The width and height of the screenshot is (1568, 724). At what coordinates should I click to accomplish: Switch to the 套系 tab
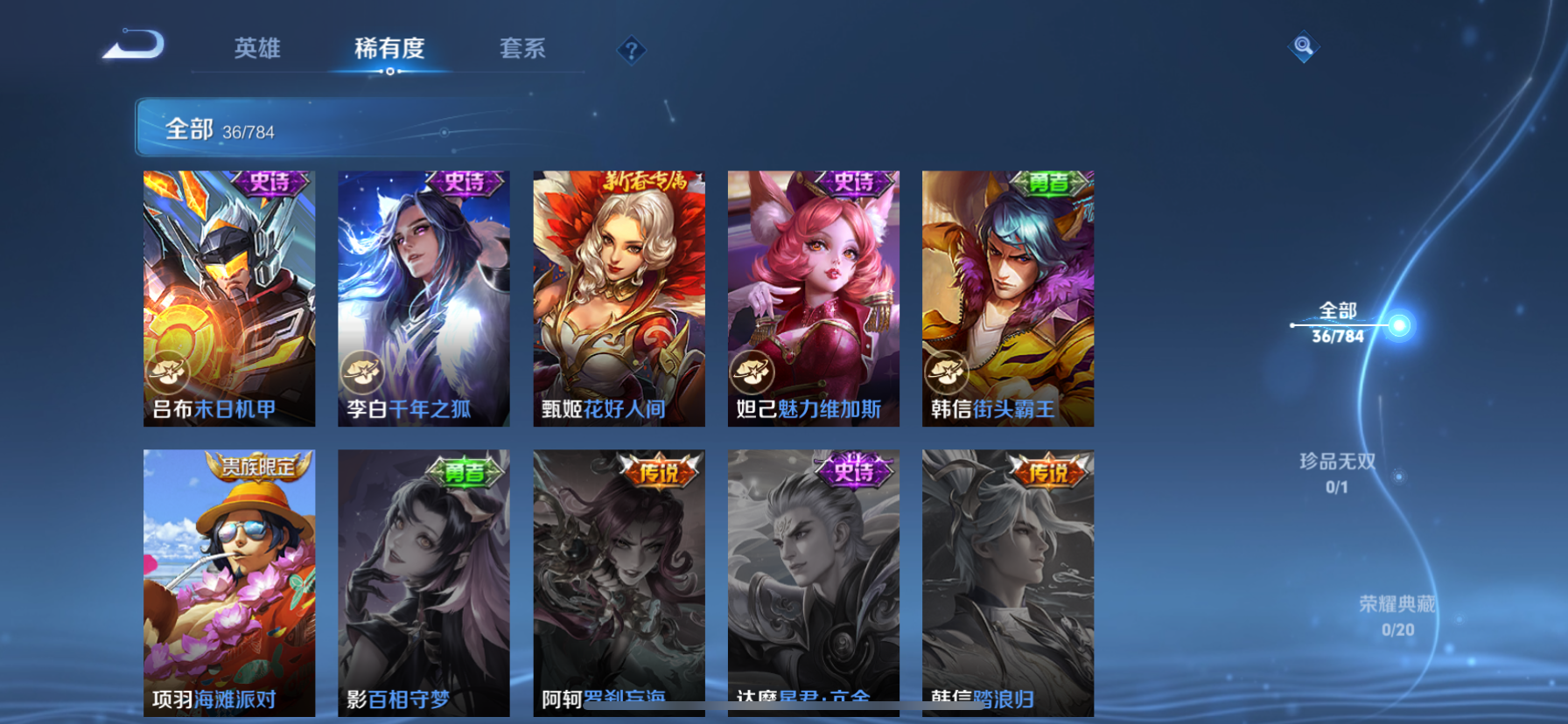pyautogui.click(x=523, y=50)
